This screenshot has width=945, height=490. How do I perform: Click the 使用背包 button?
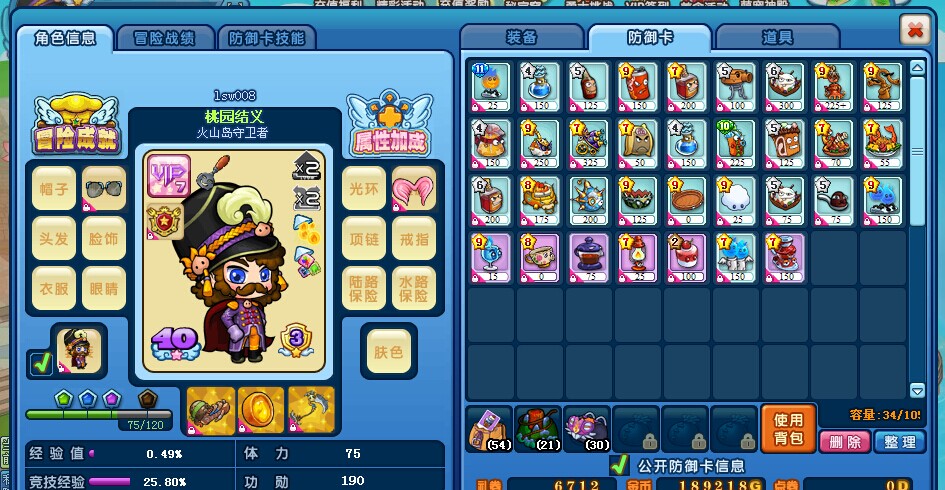[x=788, y=429]
